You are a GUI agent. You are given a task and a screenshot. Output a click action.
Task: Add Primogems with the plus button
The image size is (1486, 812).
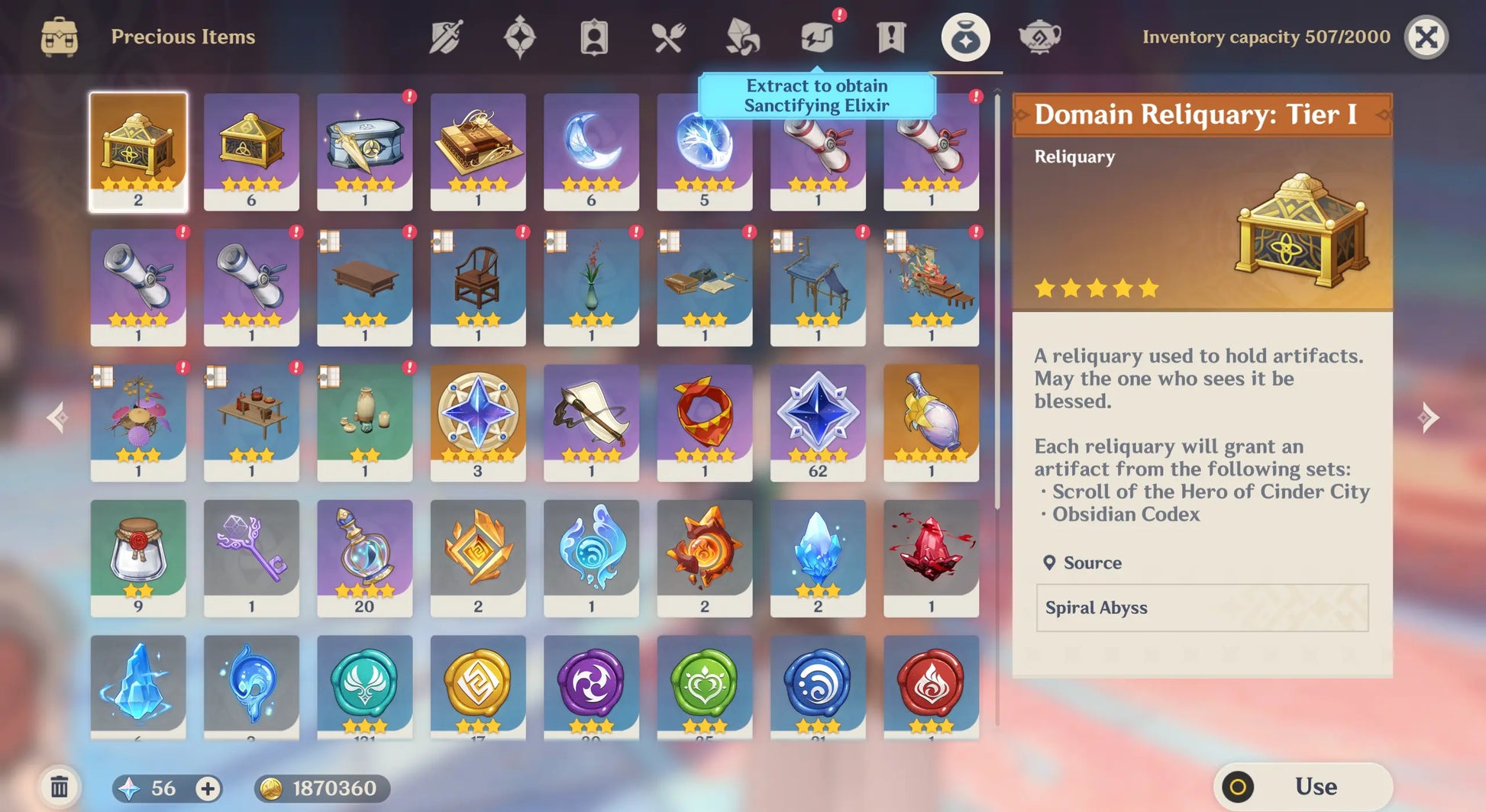(208, 788)
